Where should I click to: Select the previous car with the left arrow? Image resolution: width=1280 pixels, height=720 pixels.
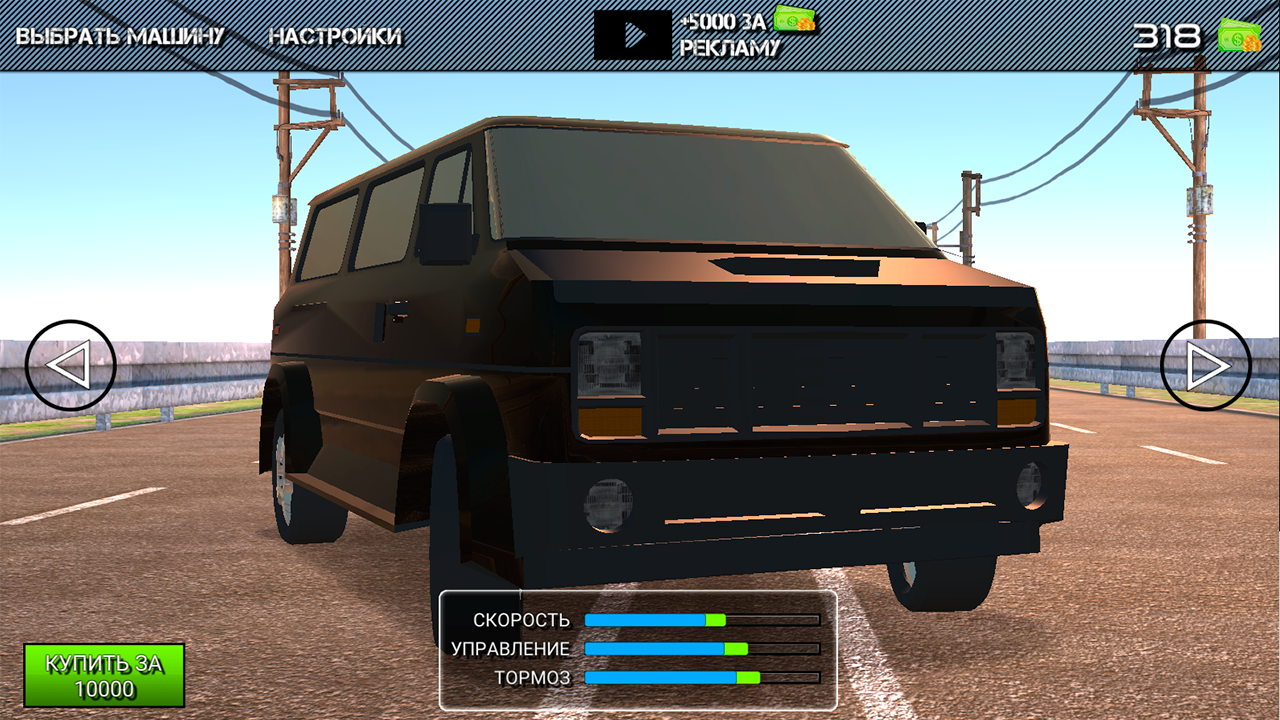pos(68,362)
